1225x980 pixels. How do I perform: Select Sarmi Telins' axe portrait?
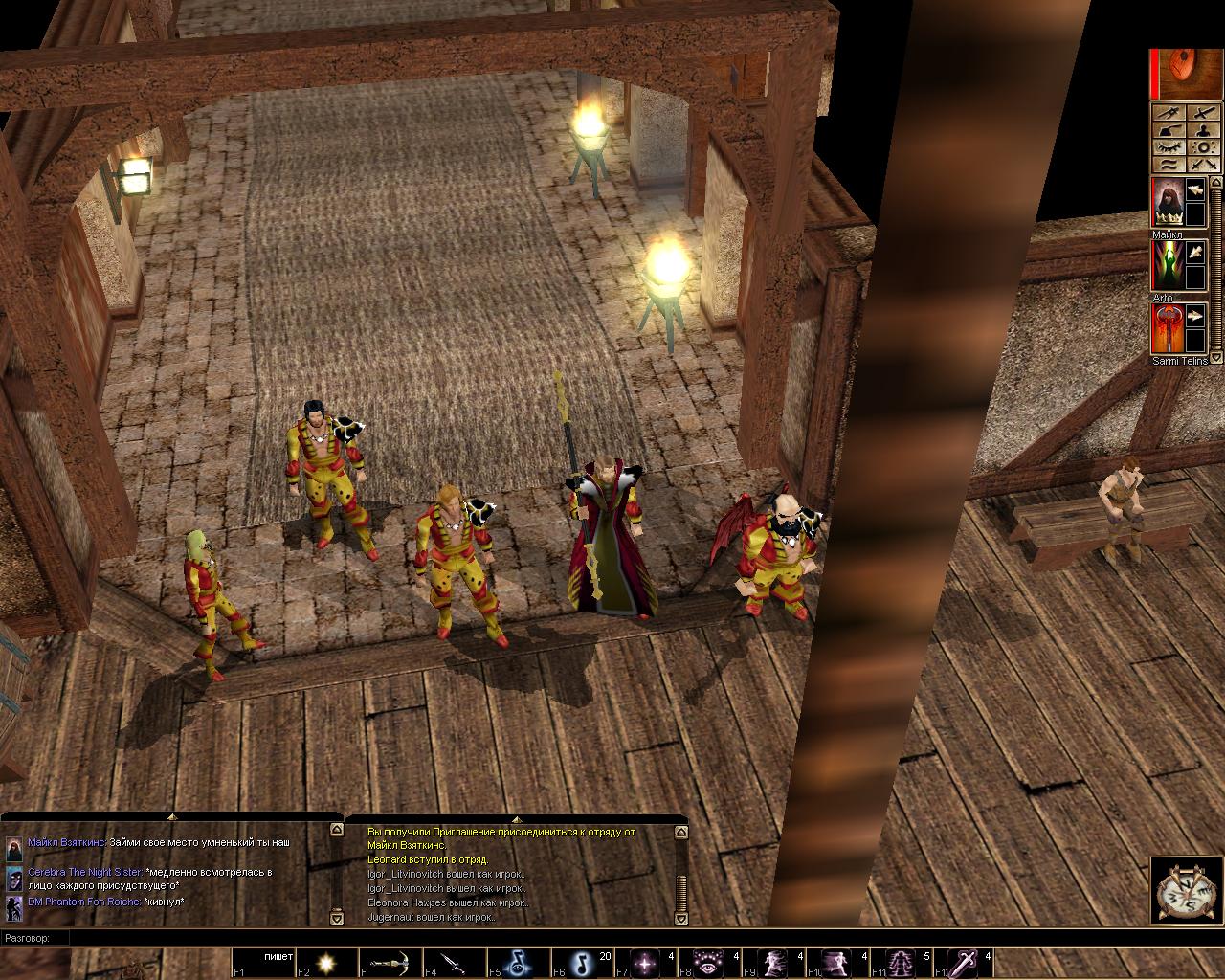click(1166, 327)
